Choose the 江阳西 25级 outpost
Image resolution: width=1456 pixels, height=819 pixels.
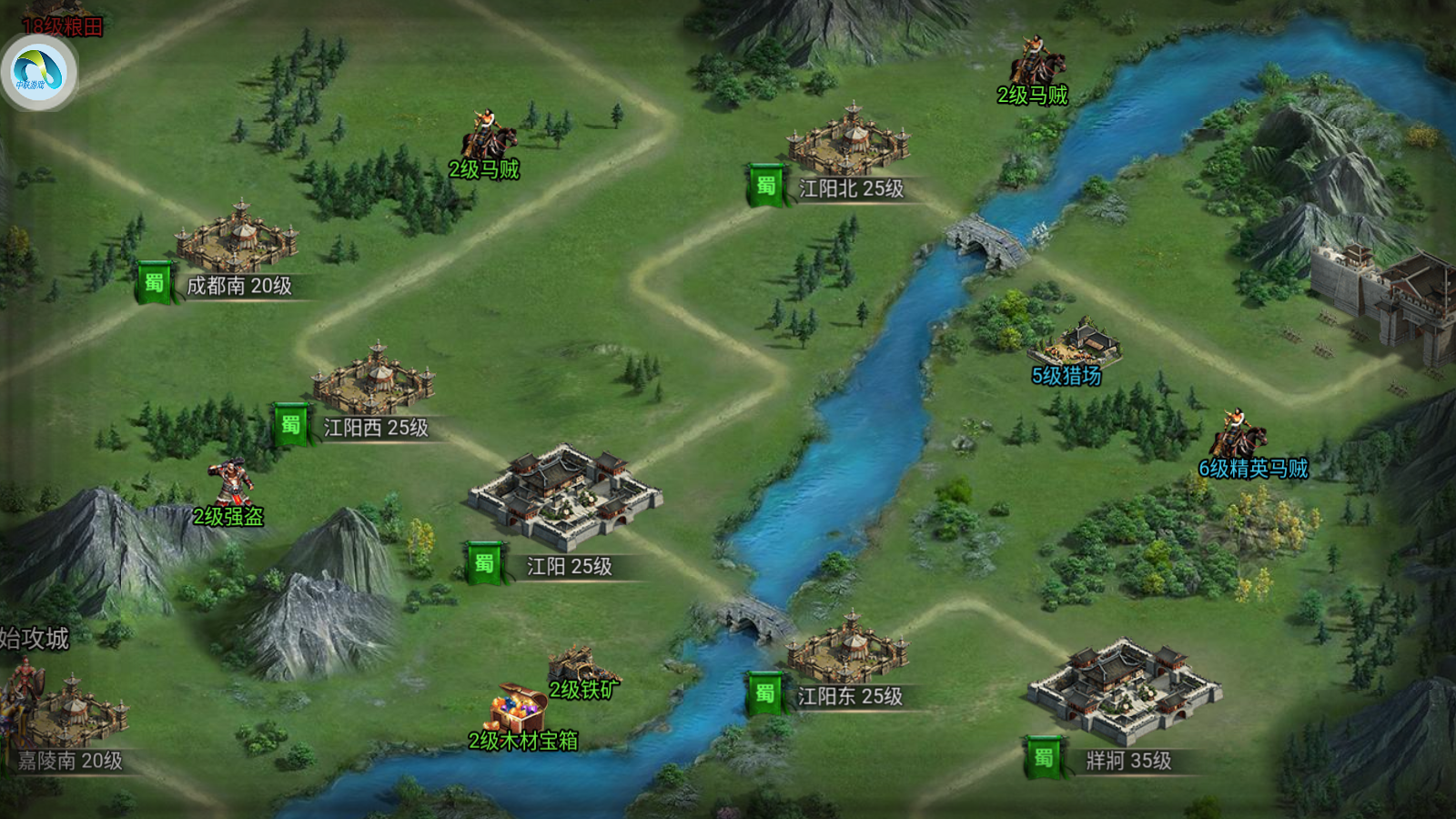point(374,382)
